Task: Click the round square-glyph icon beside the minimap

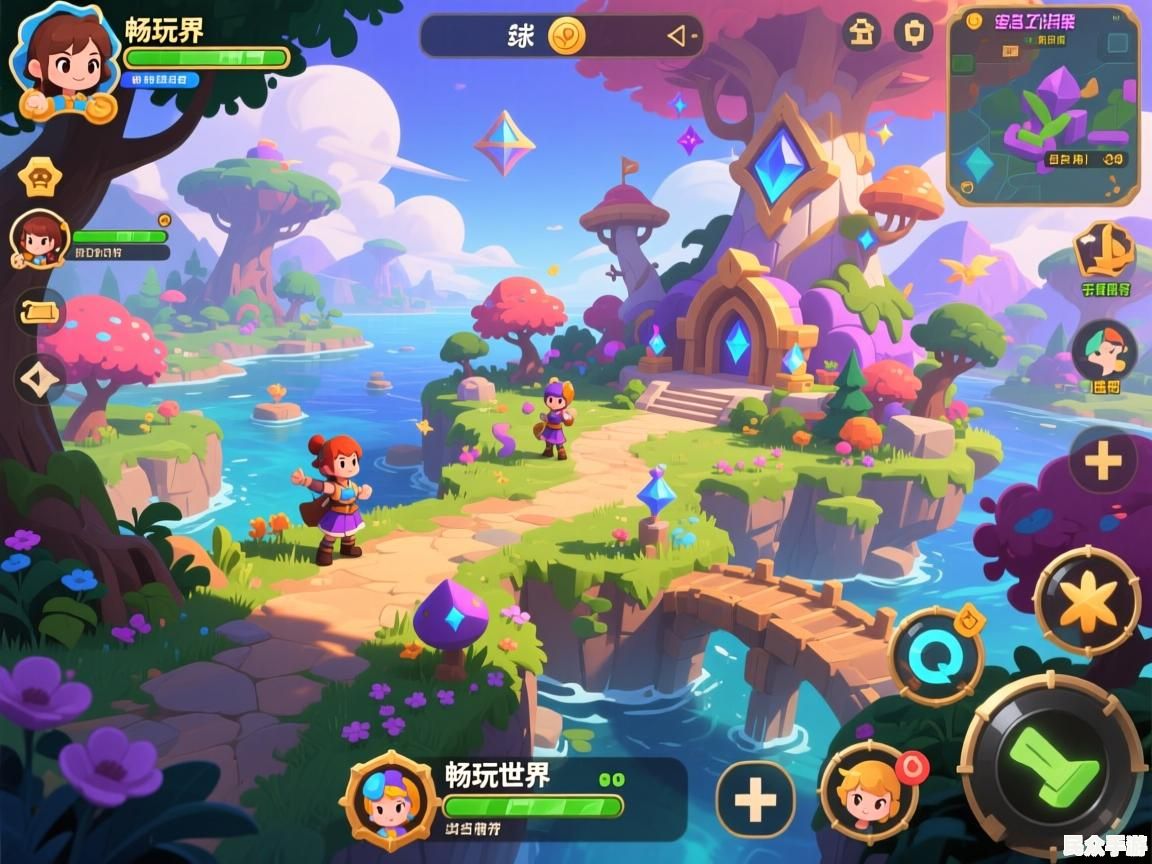Action: pyautogui.click(x=913, y=33)
